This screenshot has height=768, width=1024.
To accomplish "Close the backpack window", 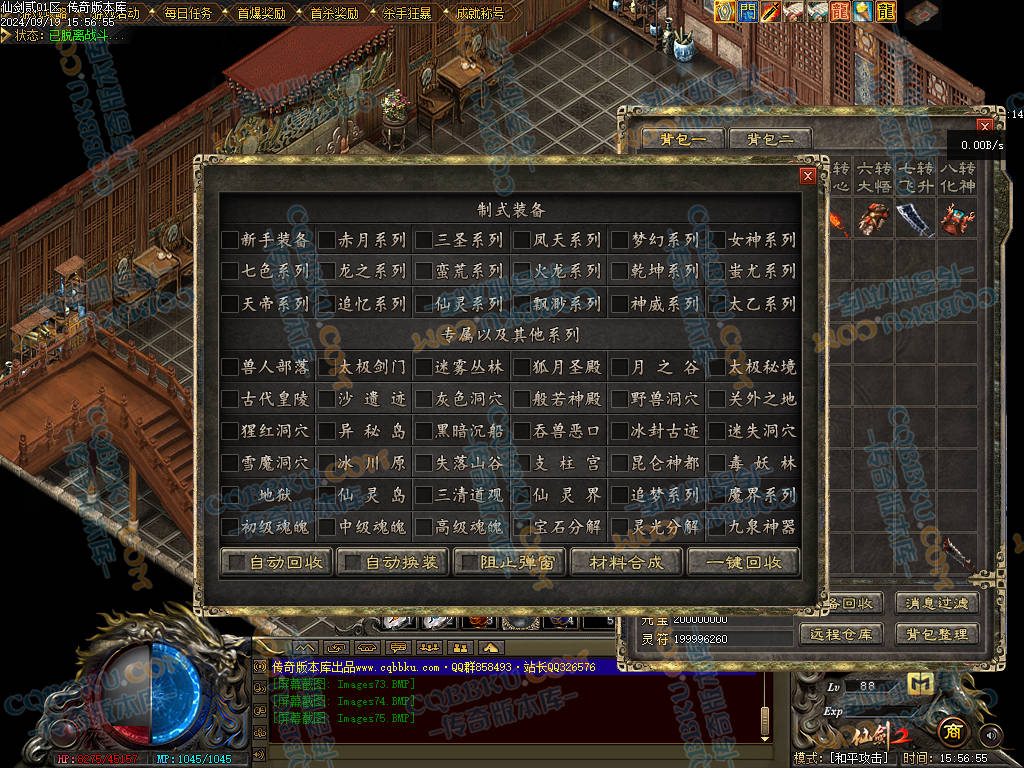I will tap(985, 126).
